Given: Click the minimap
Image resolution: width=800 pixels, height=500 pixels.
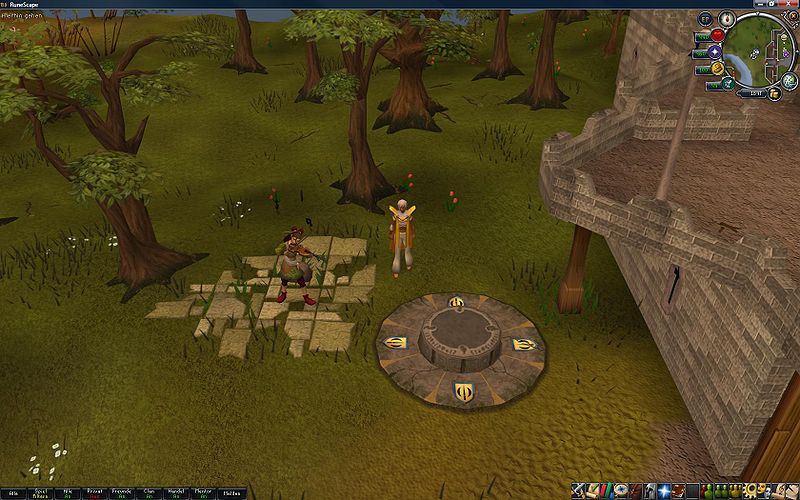Looking at the screenshot, I should coord(760,52).
